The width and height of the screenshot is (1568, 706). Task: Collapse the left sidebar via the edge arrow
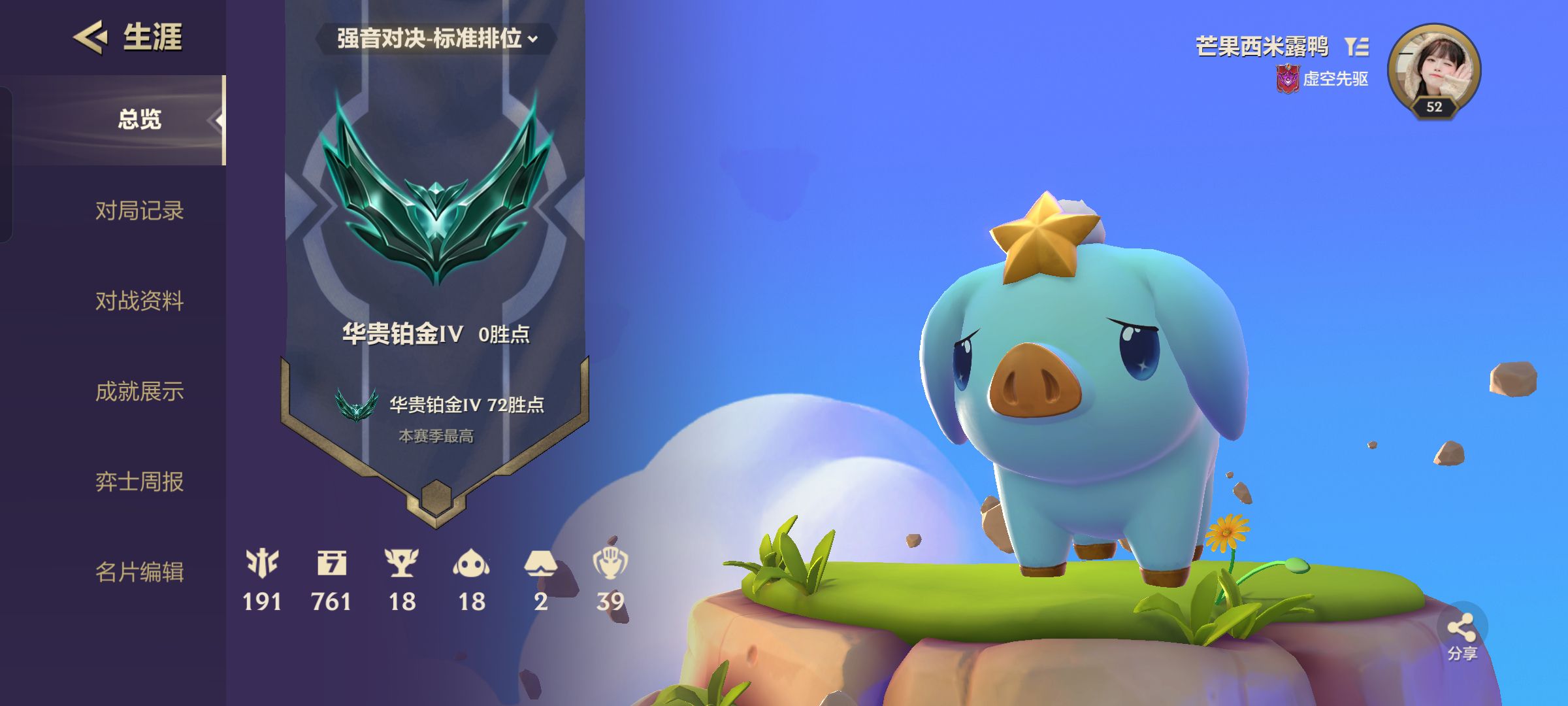pos(218,119)
